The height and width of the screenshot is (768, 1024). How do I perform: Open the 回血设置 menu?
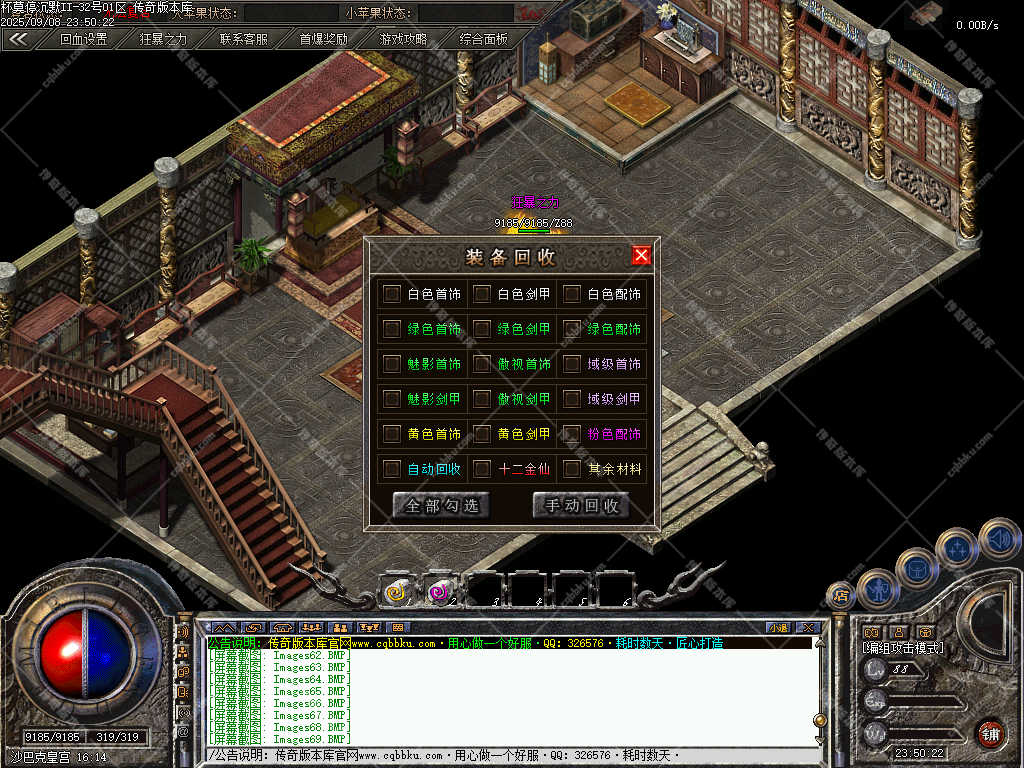(83, 40)
